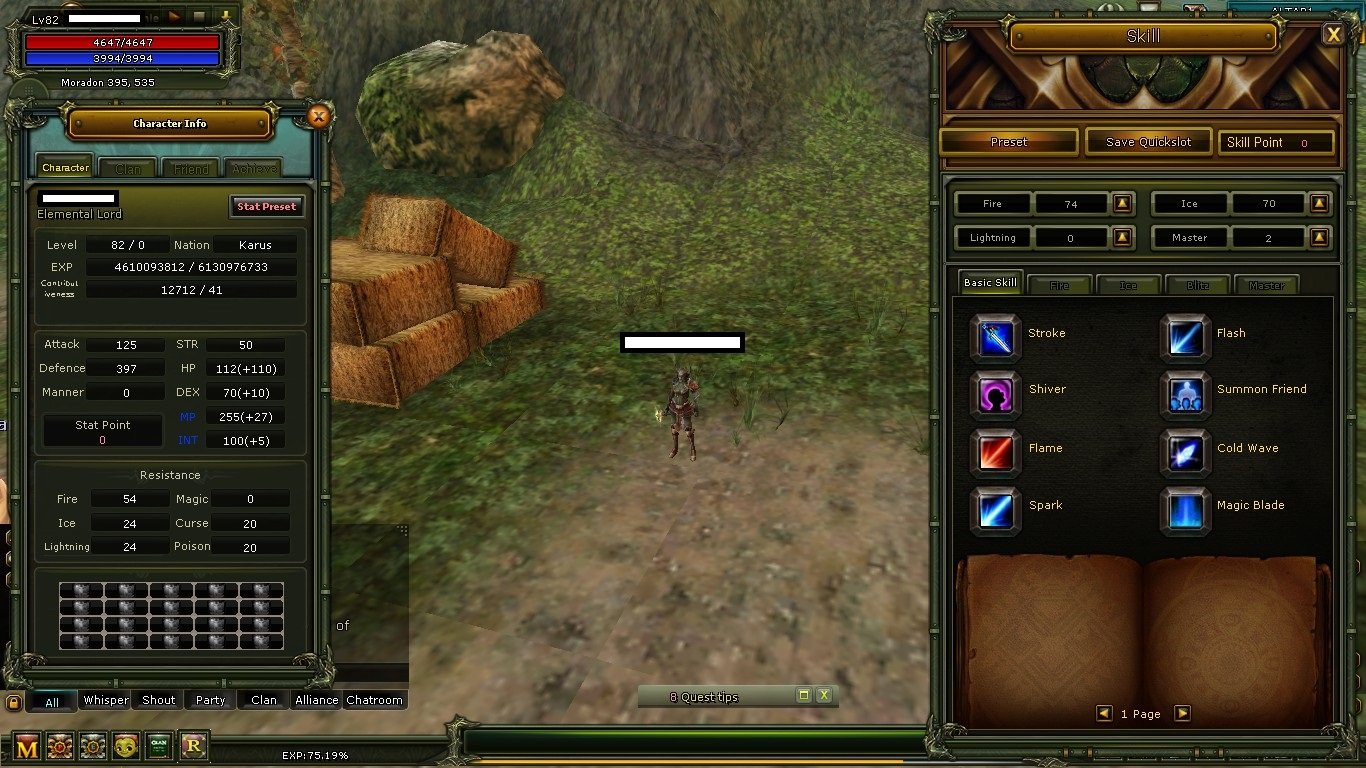Click the Cold Wave skill icon
The height and width of the screenshot is (768, 1366).
tap(1185, 450)
